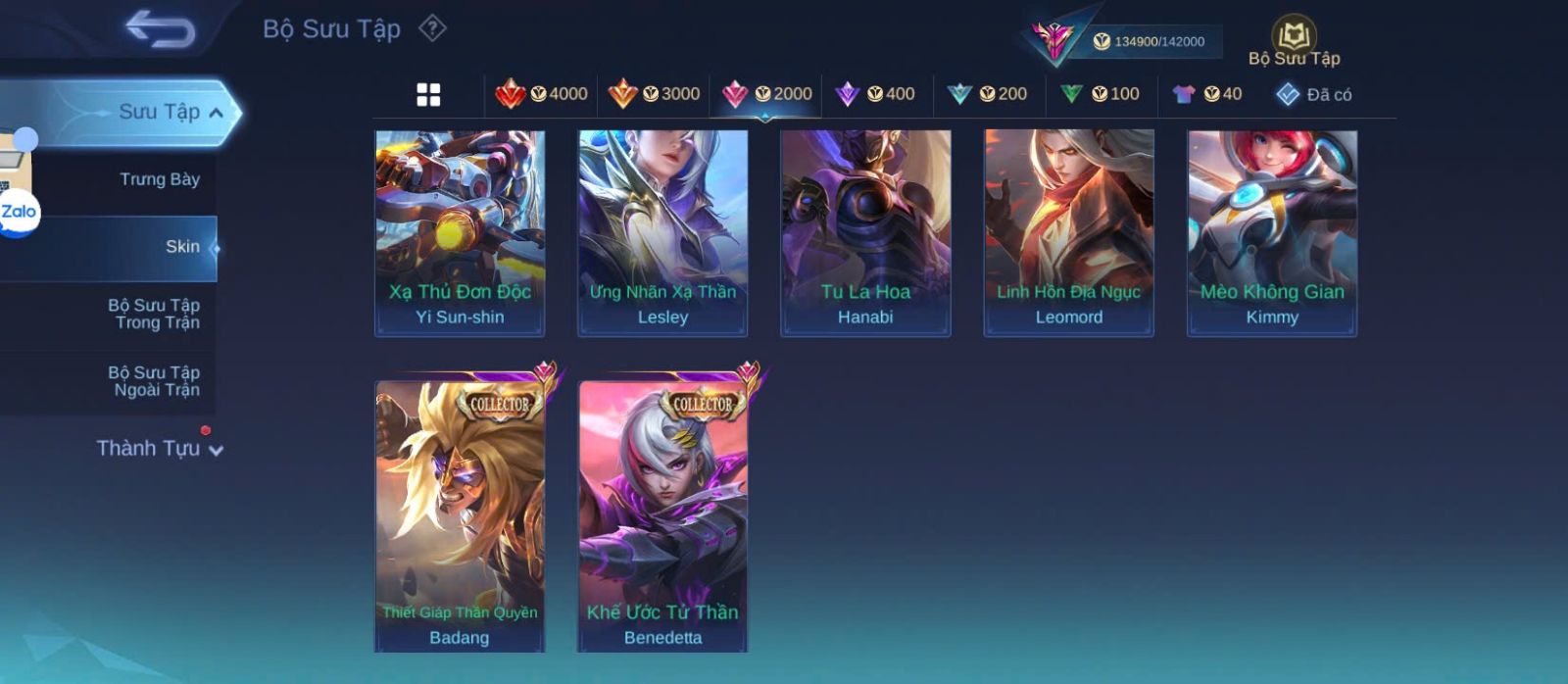Open the Trưng Bày menu entry

159,179
